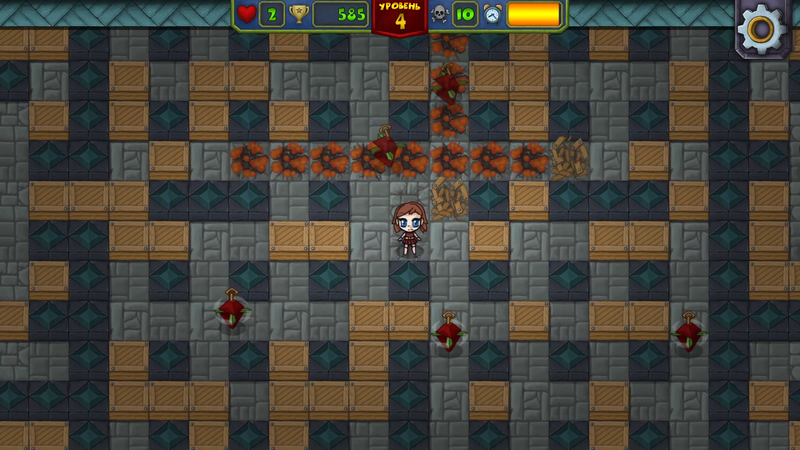Open the gear settings menu
This screenshot has height=450, width=800.
763,28
